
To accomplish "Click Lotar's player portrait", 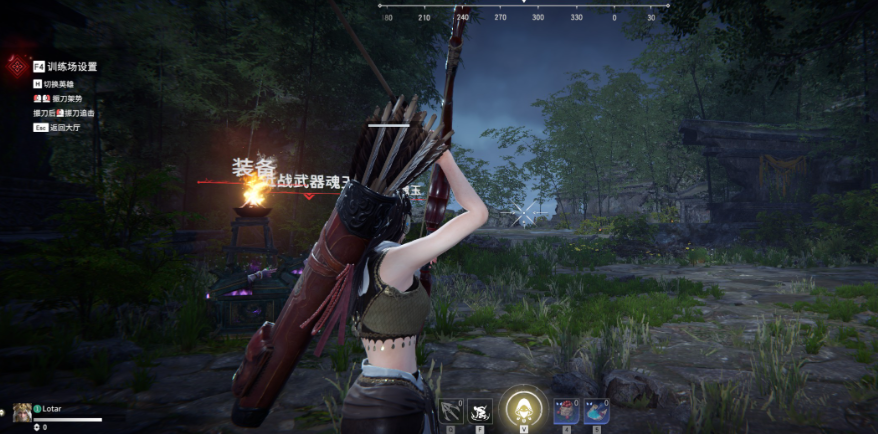I will coord(22,410).
